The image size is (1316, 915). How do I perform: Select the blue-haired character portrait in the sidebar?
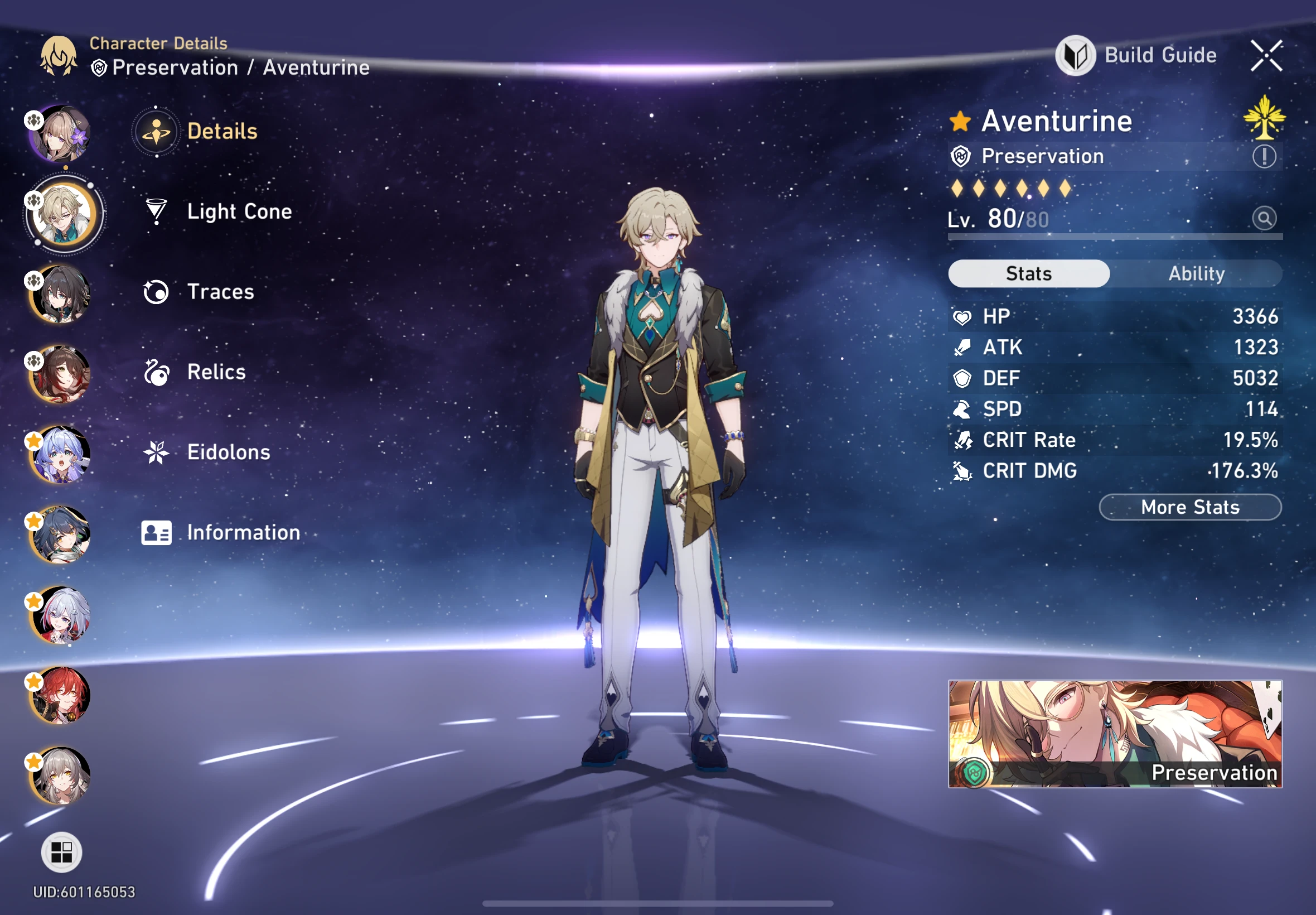pyautogui.click(x=62, y=454)
